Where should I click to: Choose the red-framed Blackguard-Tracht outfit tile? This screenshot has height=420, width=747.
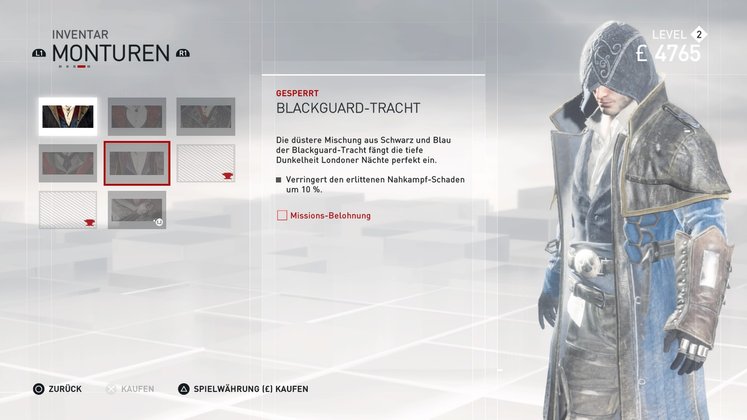pos(137,163)
